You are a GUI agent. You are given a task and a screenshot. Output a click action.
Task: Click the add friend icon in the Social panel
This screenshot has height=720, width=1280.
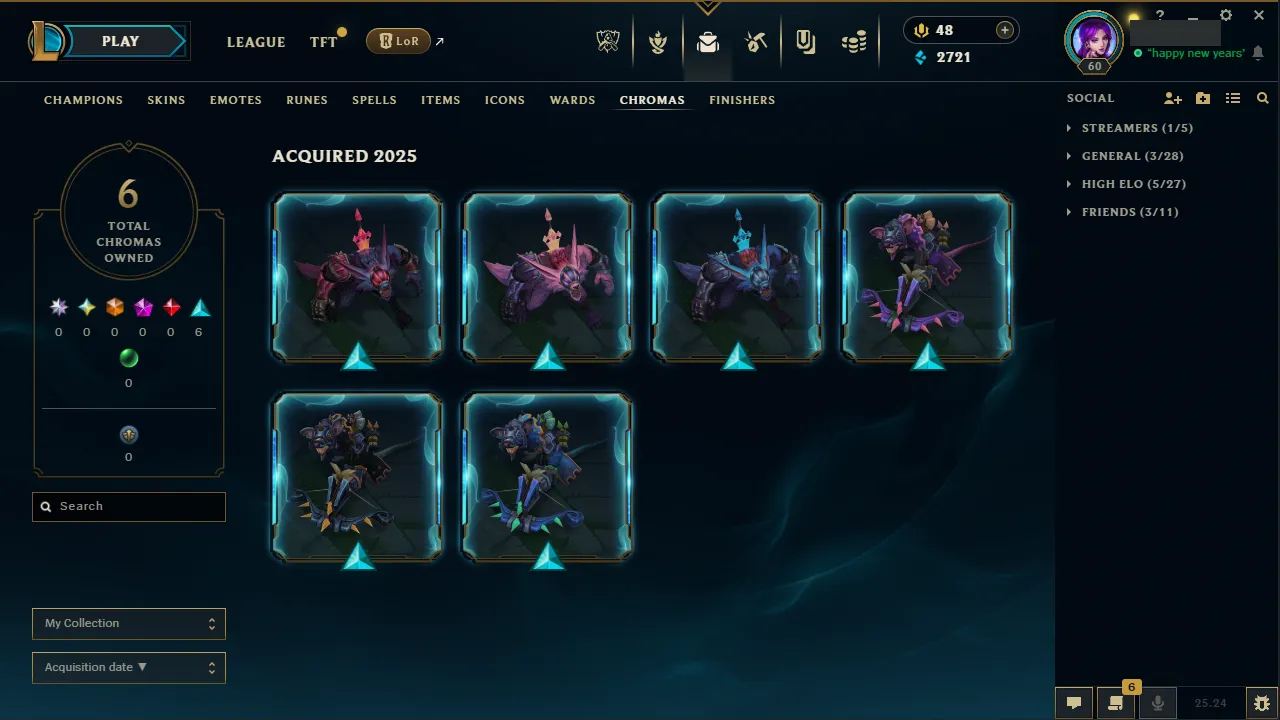pos(1172,98)
